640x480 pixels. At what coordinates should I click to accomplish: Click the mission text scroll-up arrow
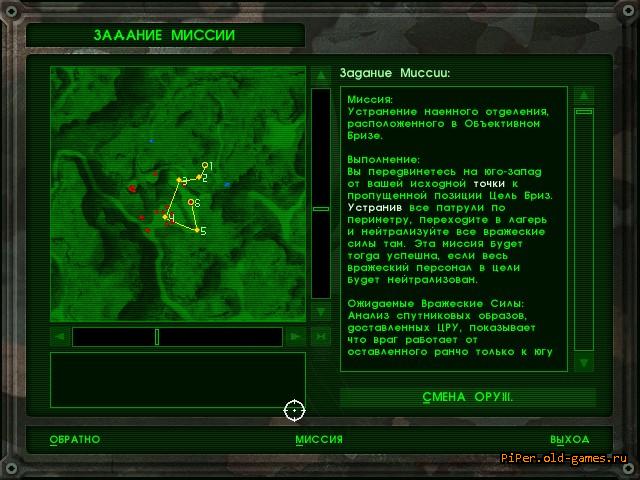584,95
